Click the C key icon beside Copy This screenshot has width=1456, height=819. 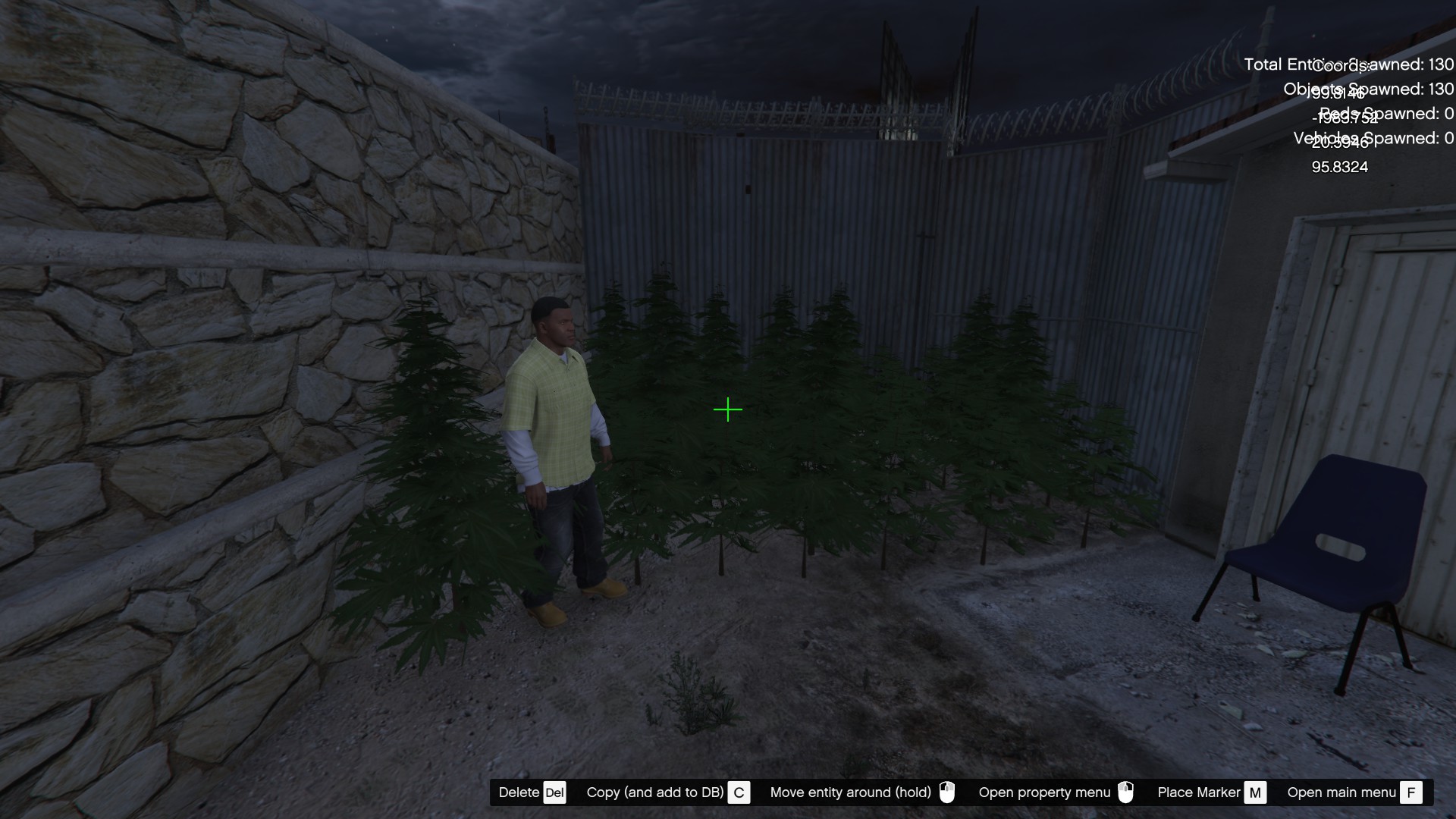[x=738, y=792]
